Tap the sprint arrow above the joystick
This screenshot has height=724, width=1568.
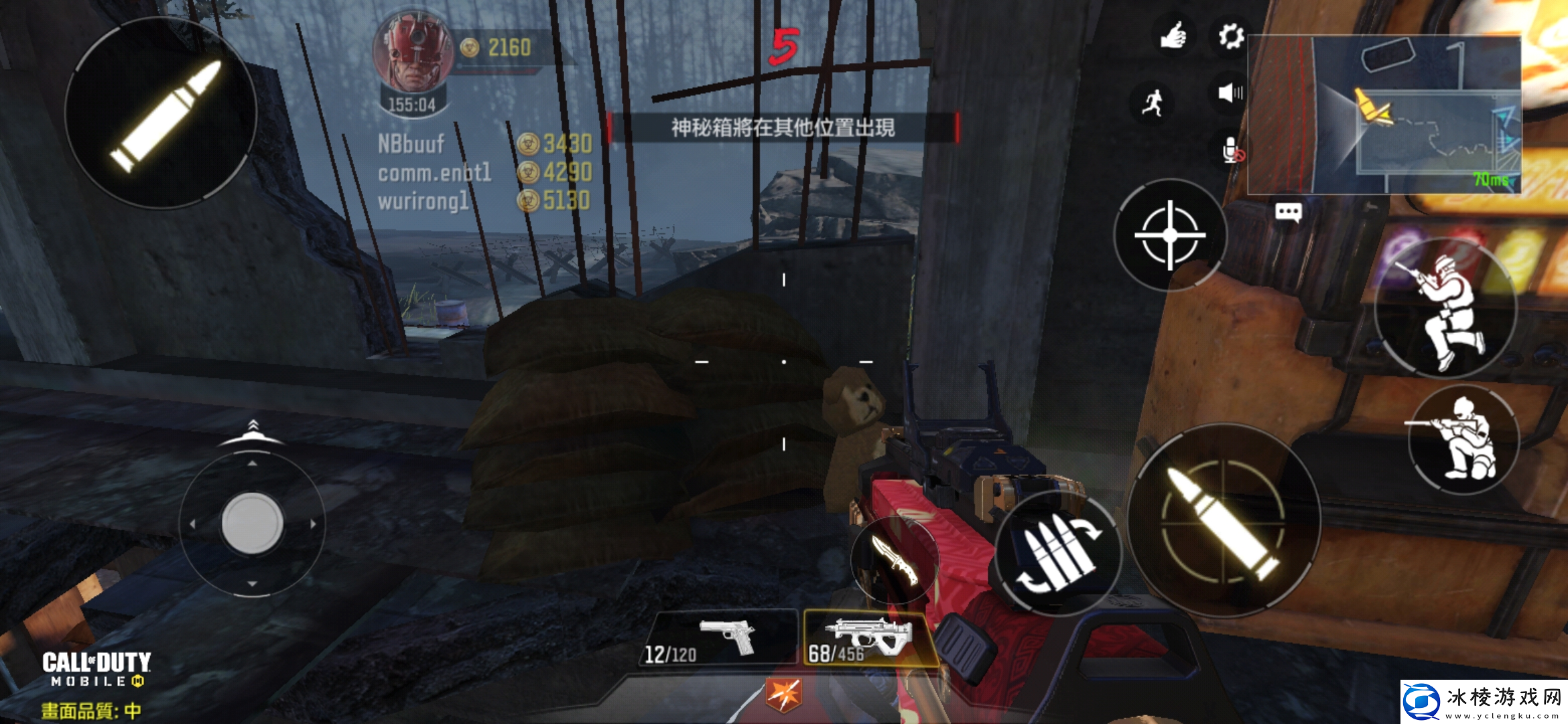point(252,433)
